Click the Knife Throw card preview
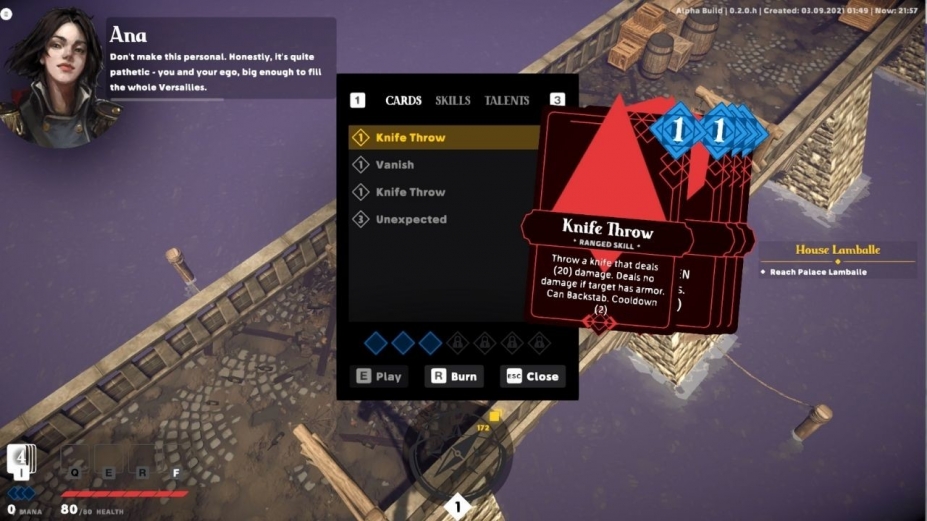This screenshot has width=927, height=521. pos(607,230)
